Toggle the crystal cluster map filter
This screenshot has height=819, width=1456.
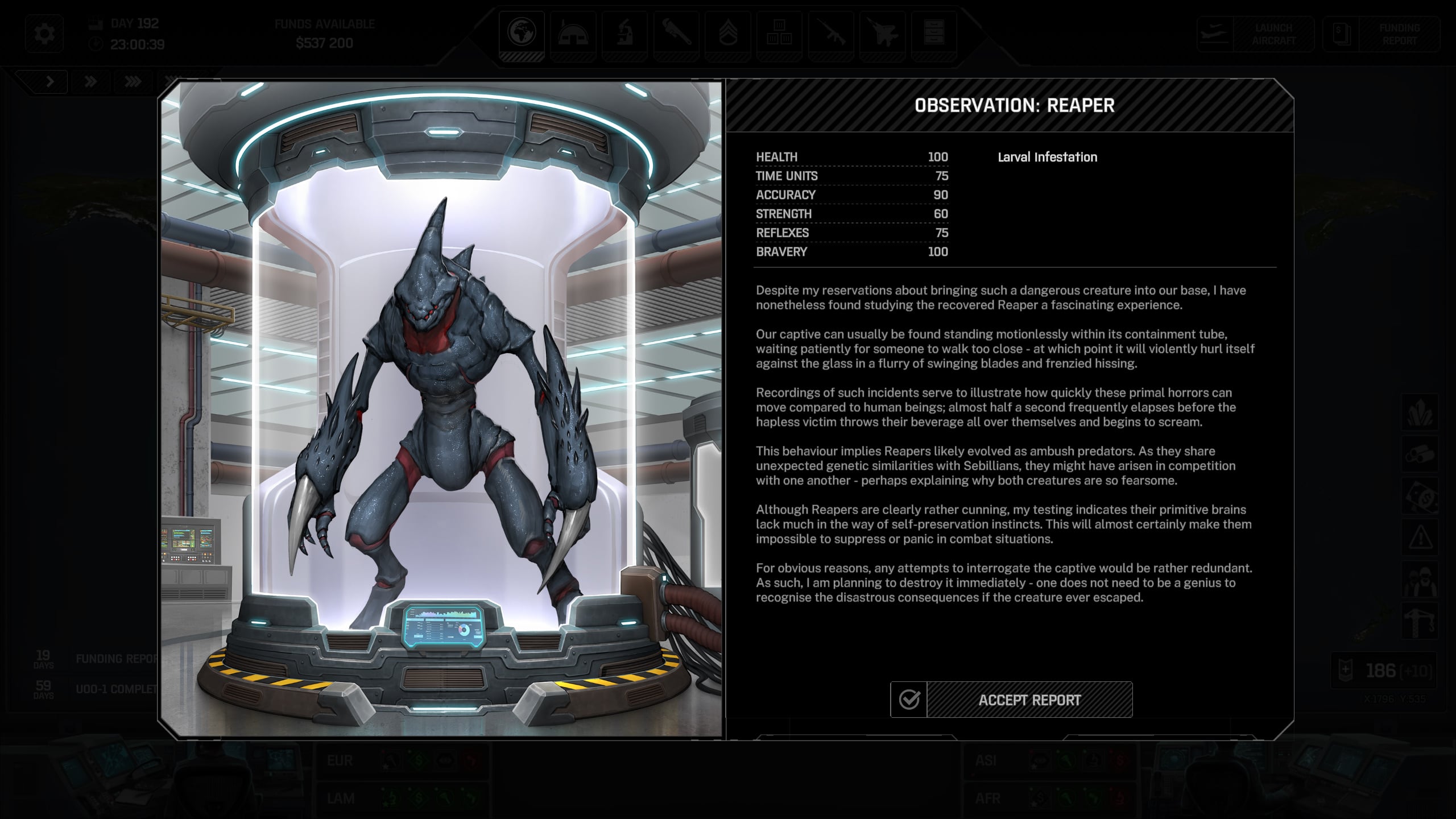[x=1420, y=413]
